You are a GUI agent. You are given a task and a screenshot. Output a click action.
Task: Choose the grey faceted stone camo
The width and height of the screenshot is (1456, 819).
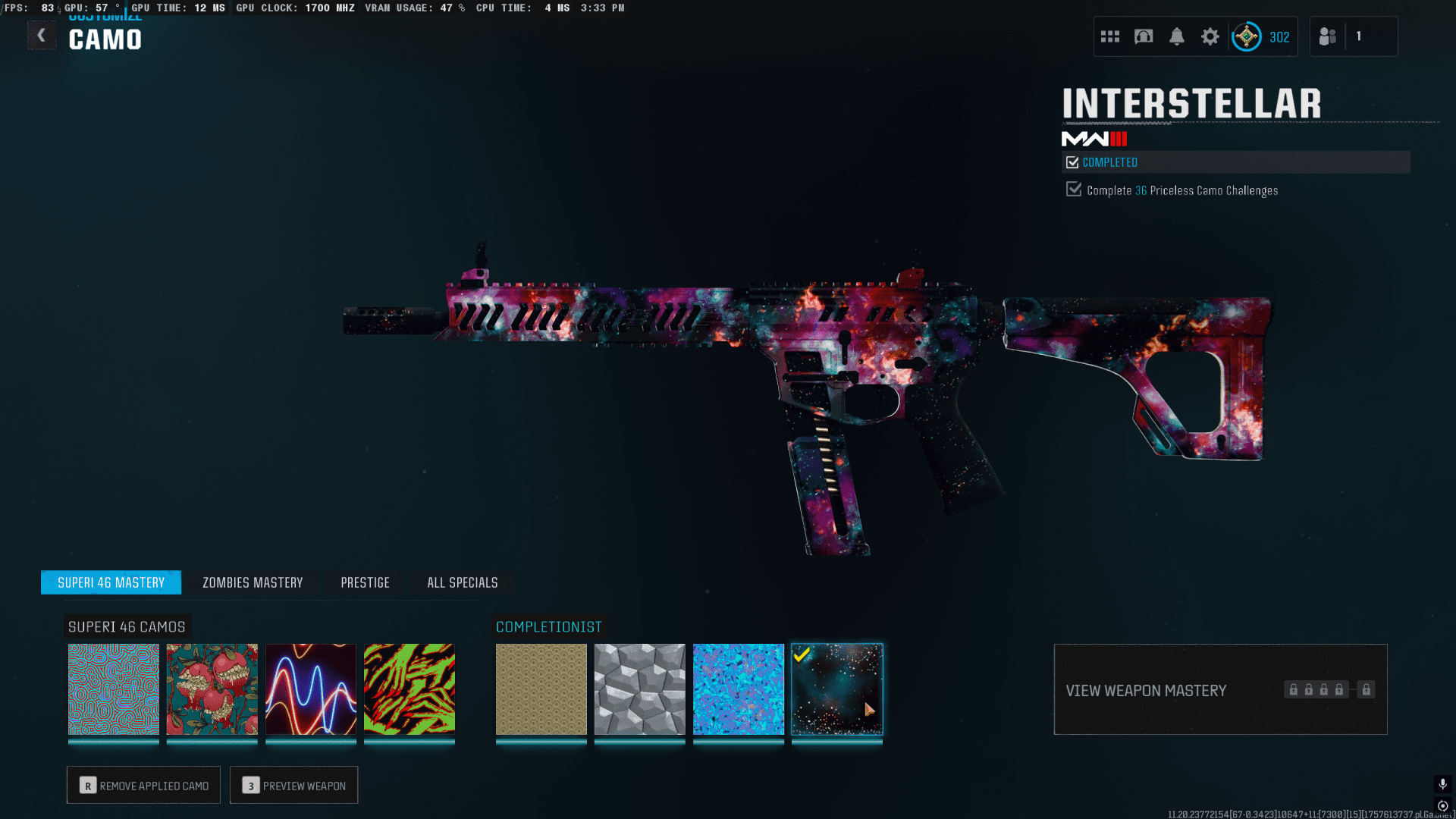[x=640, y=689]
